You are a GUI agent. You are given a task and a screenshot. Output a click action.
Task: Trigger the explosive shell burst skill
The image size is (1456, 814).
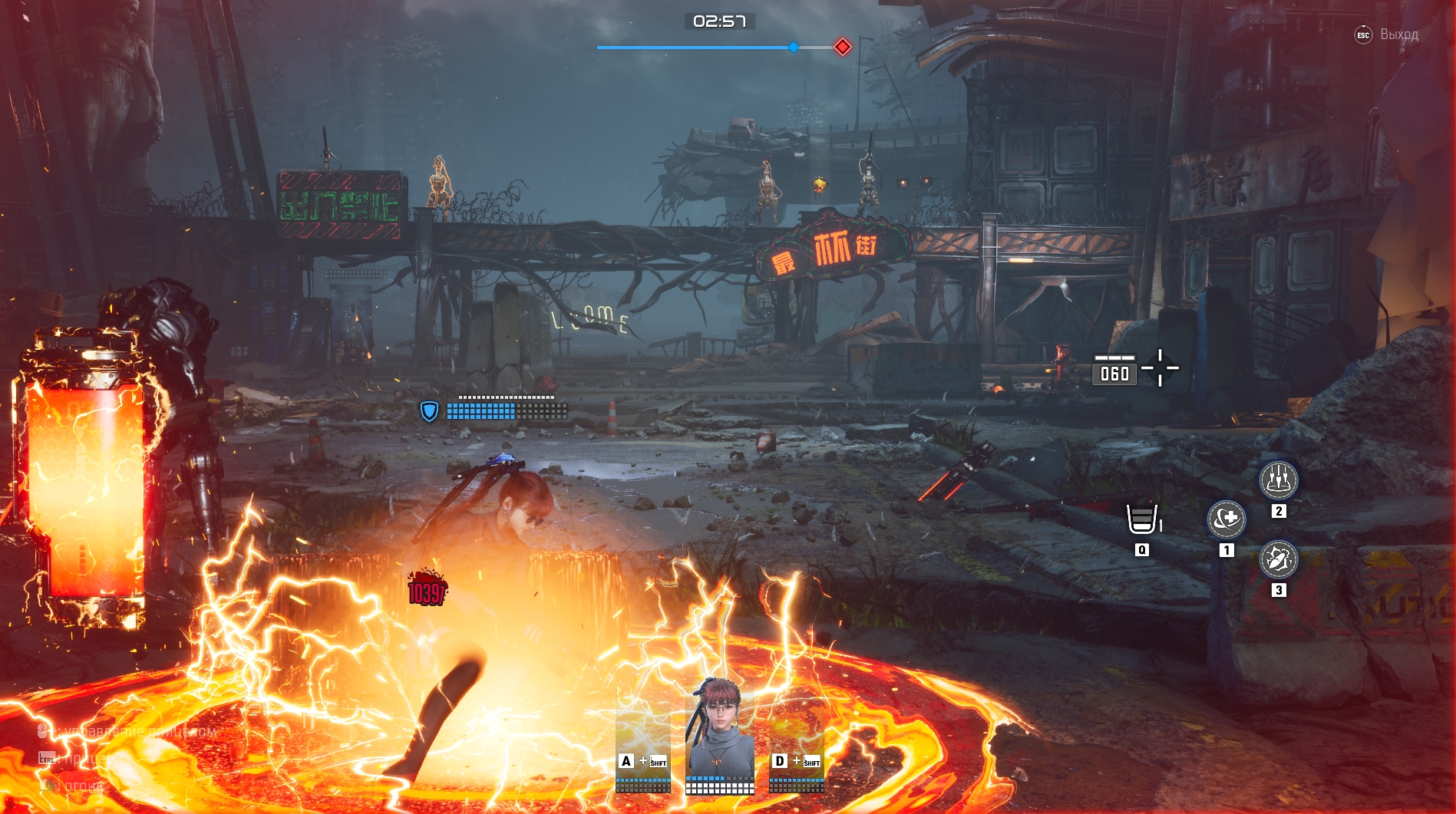(1278, 559)
